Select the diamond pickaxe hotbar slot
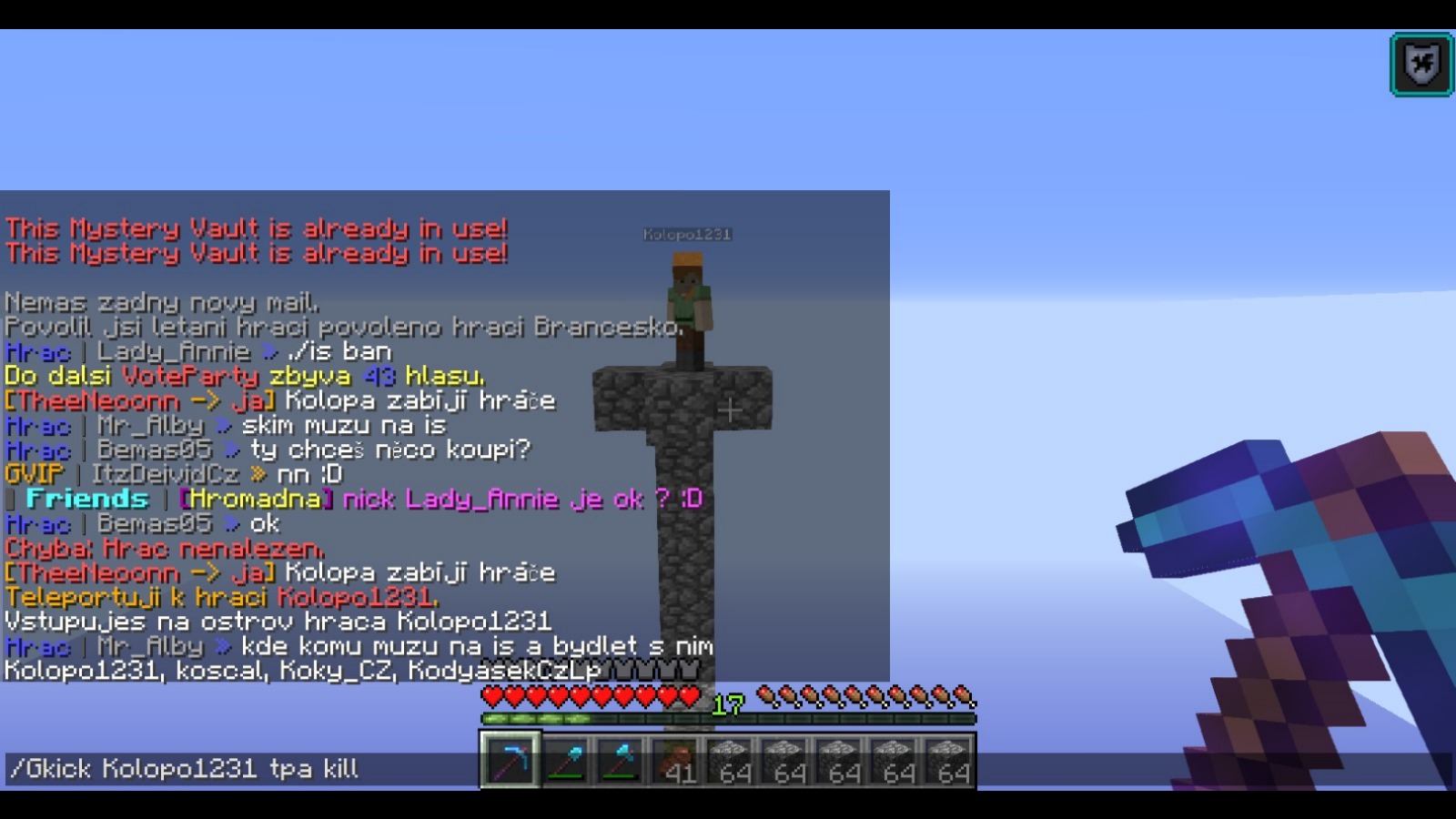The image size is (1456, 819). pos(511,760)
